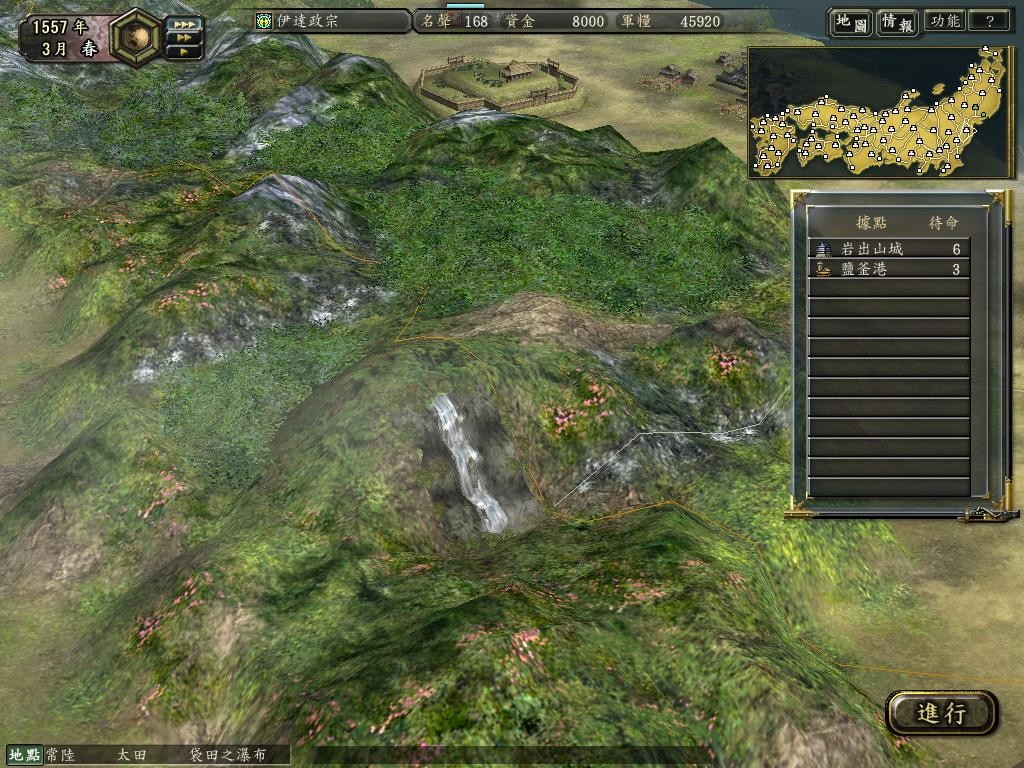1024x768 pixels.
Task: Set game speed to single arrow
Action: pyautogui.click(x=183, y=52)
